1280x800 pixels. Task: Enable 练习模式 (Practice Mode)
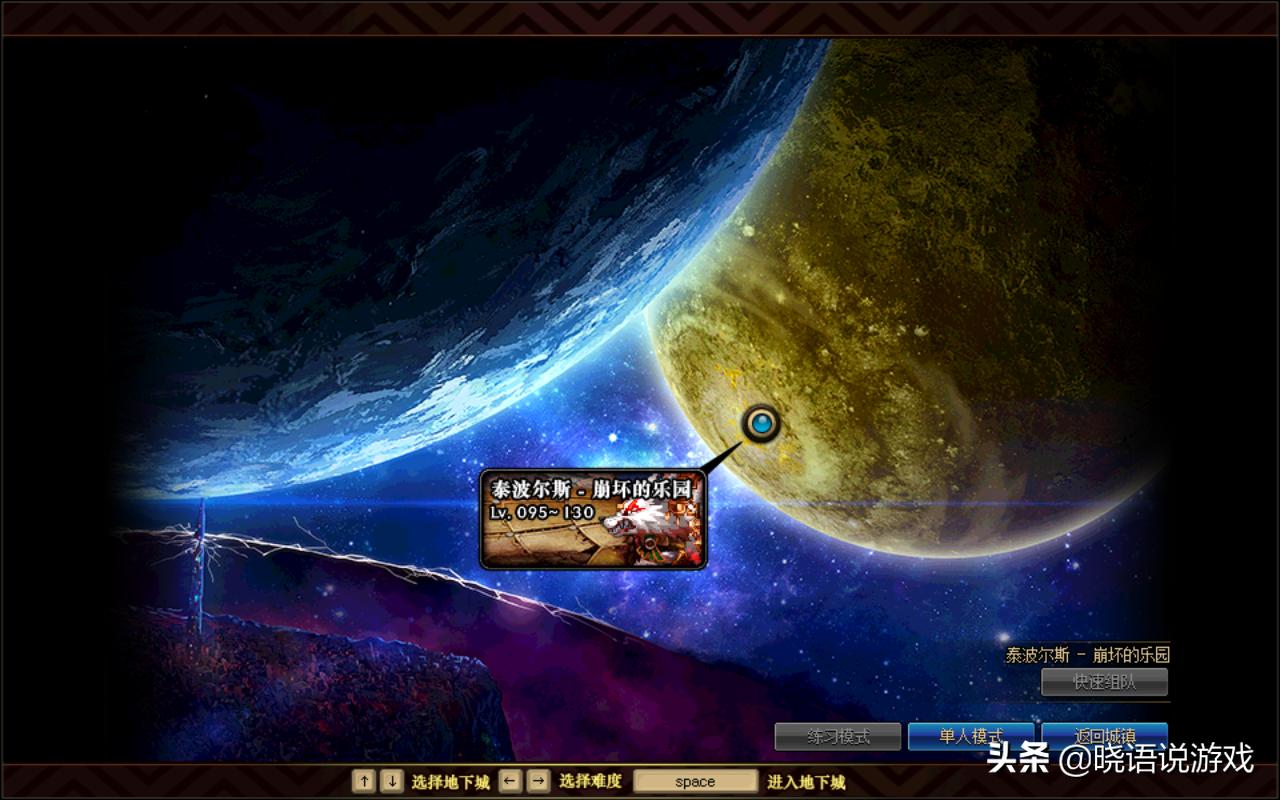[x=838, y=734]
